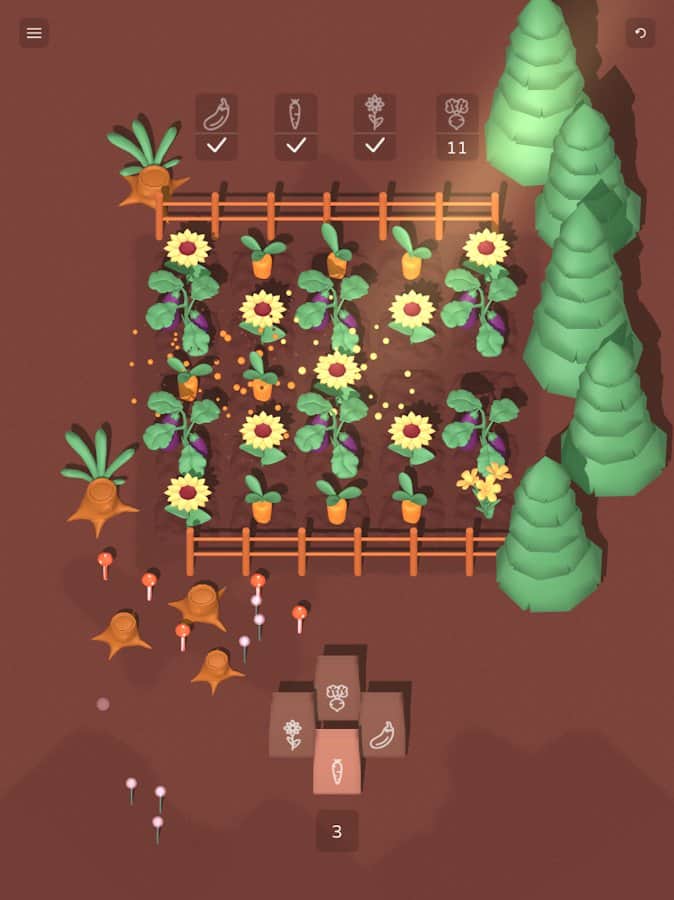
Task: Click the undo arrow button
Action: coord(640,33)
